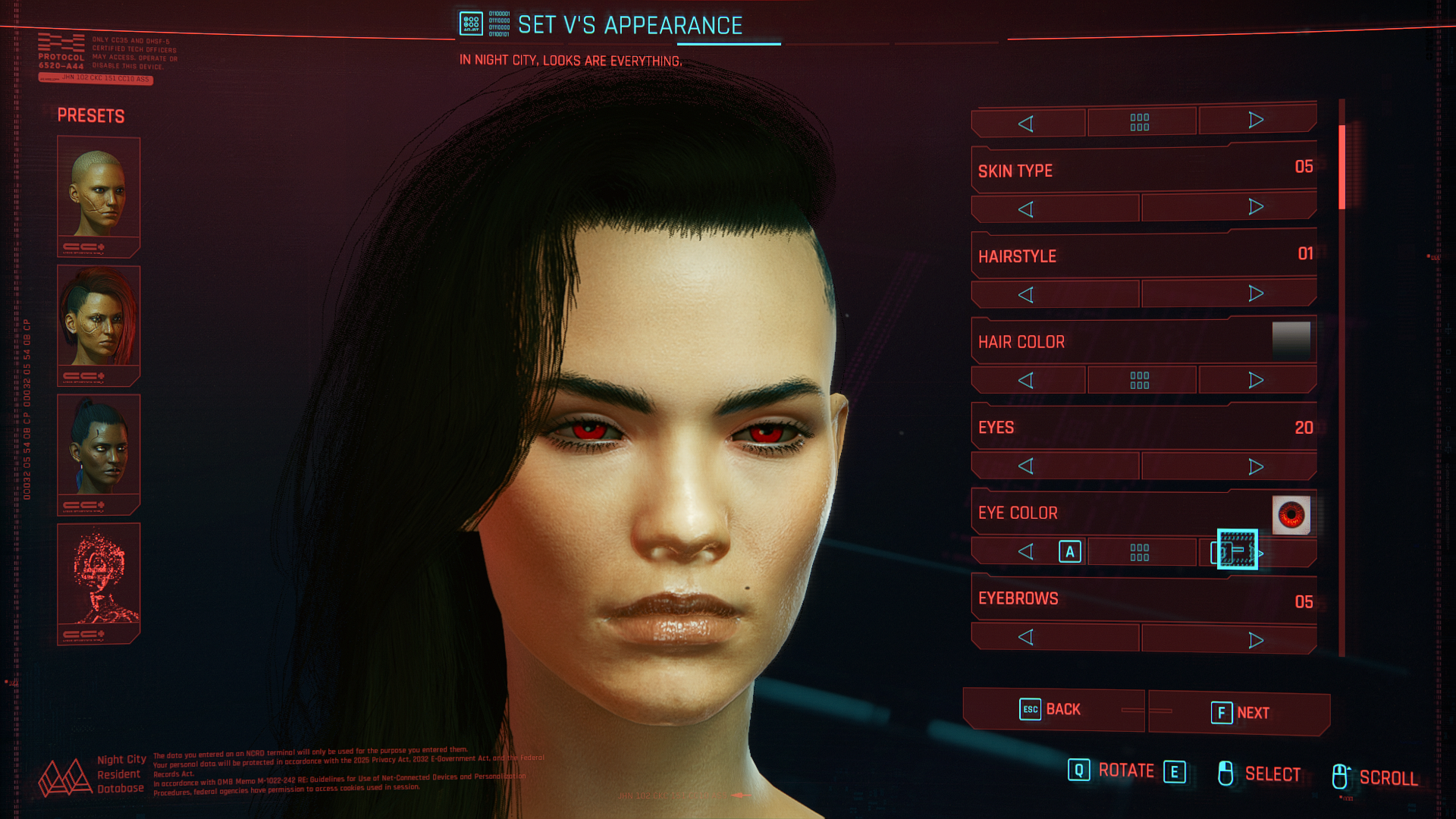Proceed with the Next button
The height and width of the screenshot is (819, 1456).
(x=1239, y=713)
